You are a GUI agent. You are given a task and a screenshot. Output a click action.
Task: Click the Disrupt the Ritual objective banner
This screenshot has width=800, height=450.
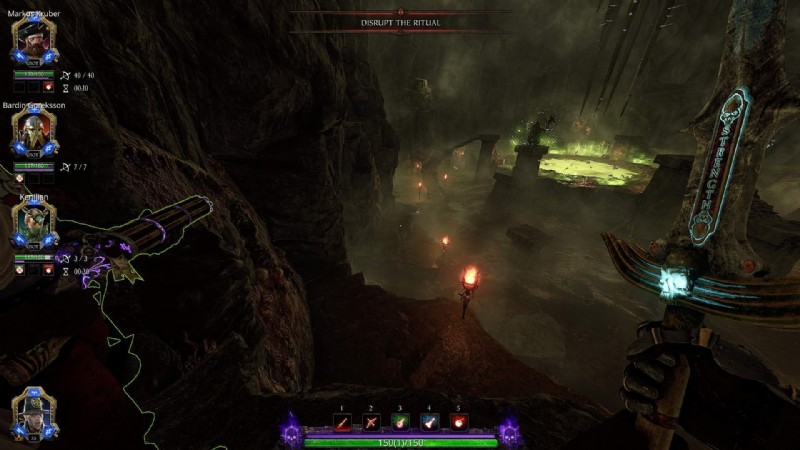pos(400,22)
